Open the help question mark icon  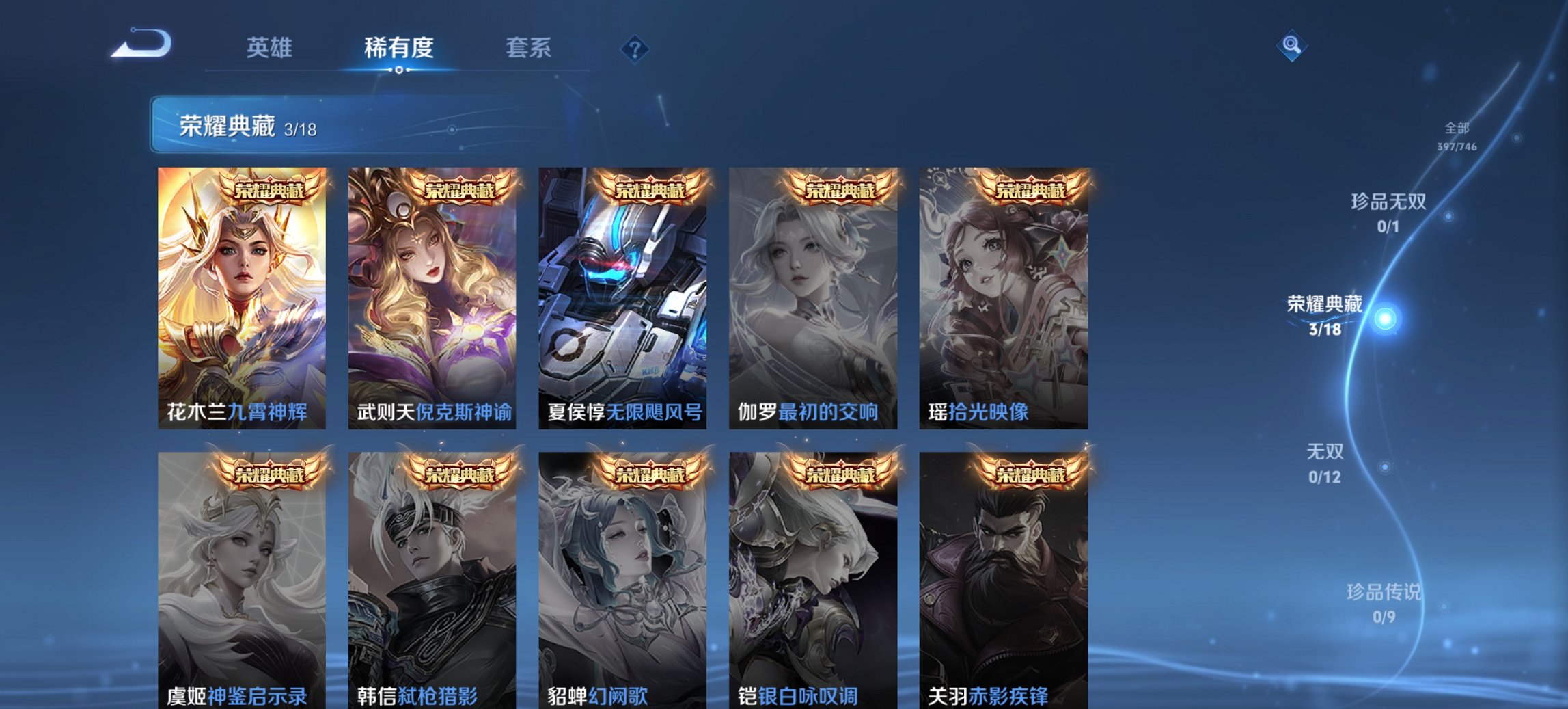pos(635,49)
